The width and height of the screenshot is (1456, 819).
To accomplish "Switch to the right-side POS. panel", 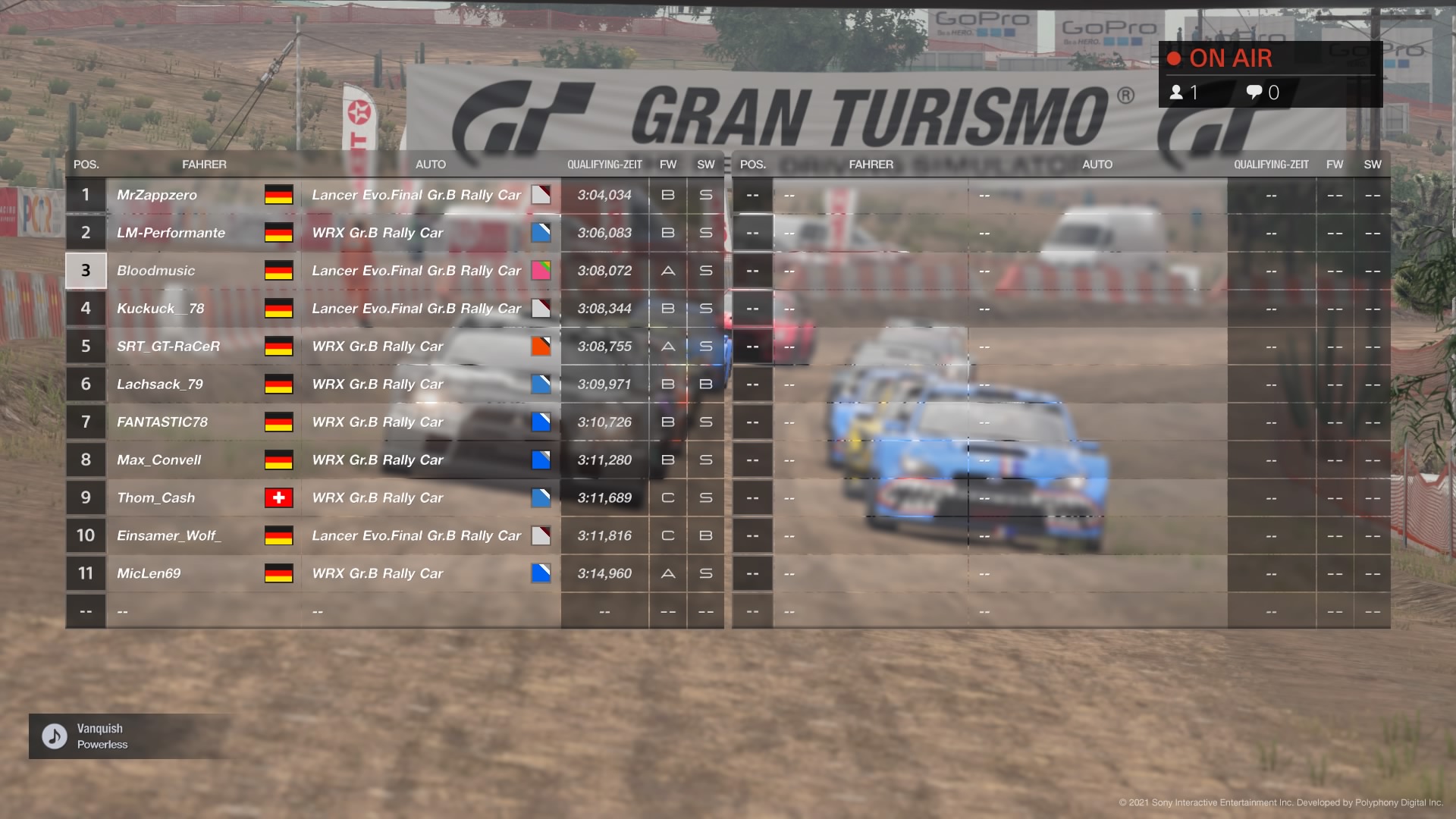I will [752, 164].
